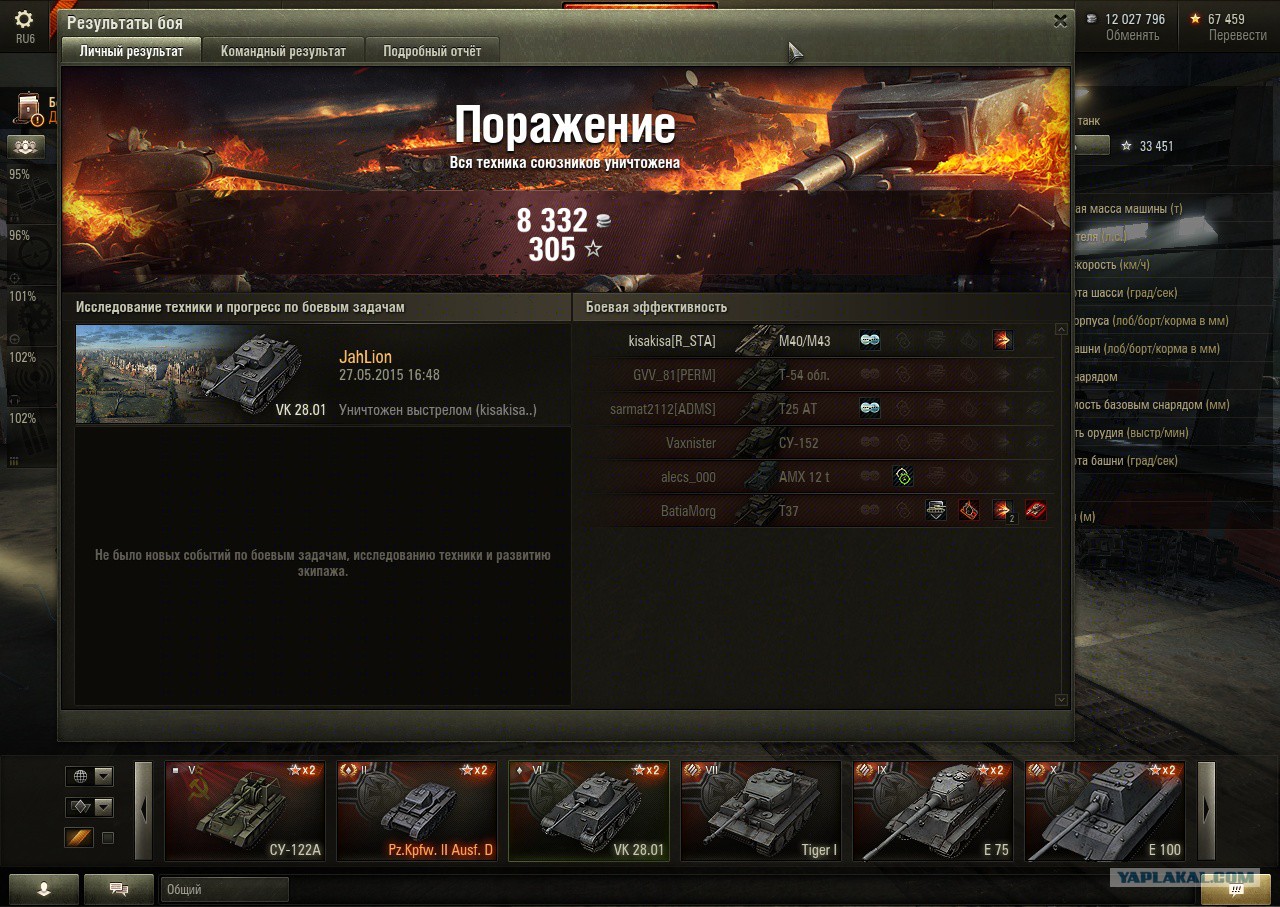Select the VK 28.01 carousel tank

point(589,811)
